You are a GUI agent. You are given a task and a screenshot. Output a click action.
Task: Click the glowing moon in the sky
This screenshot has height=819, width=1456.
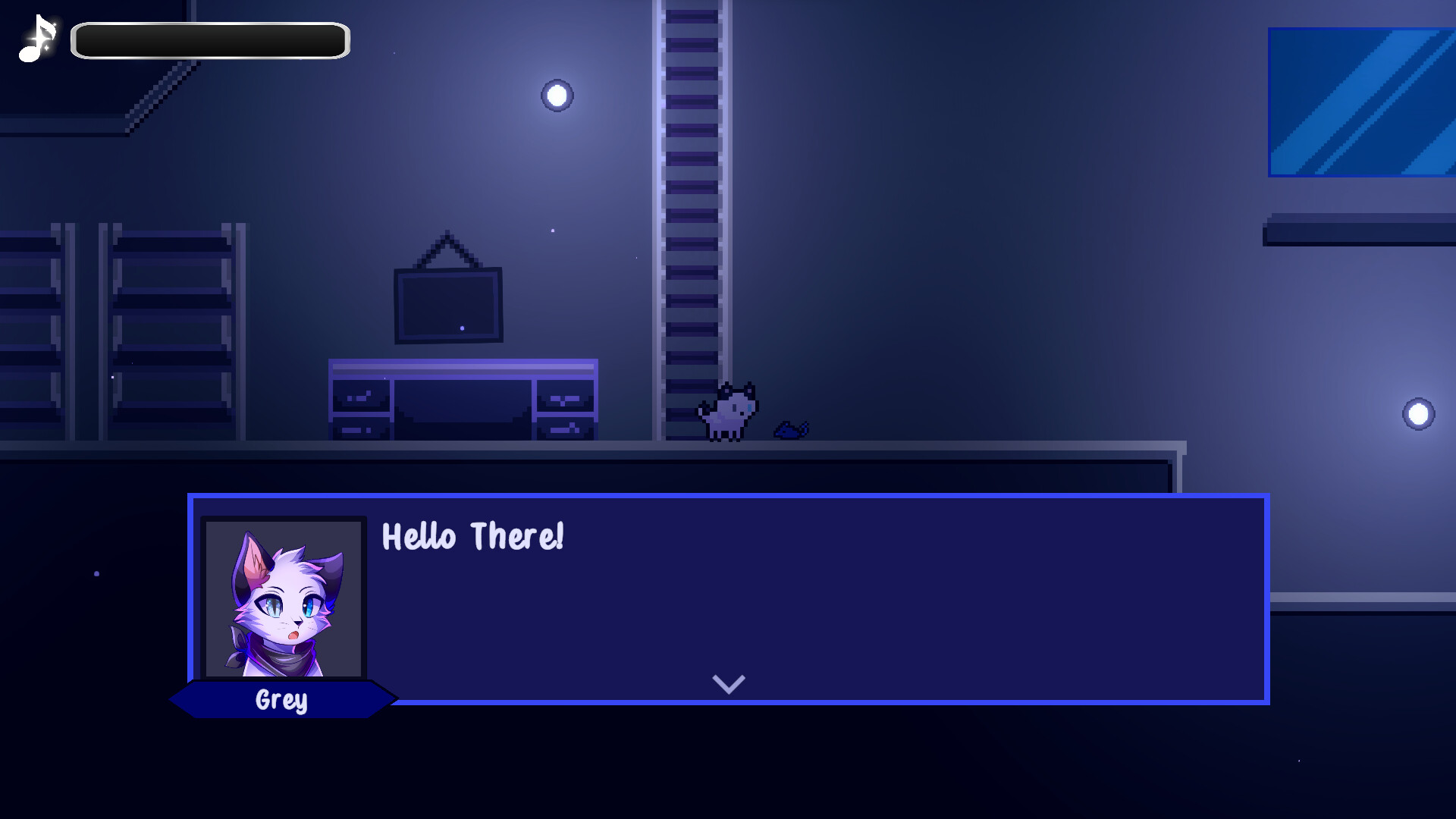[x=557, y=93]
